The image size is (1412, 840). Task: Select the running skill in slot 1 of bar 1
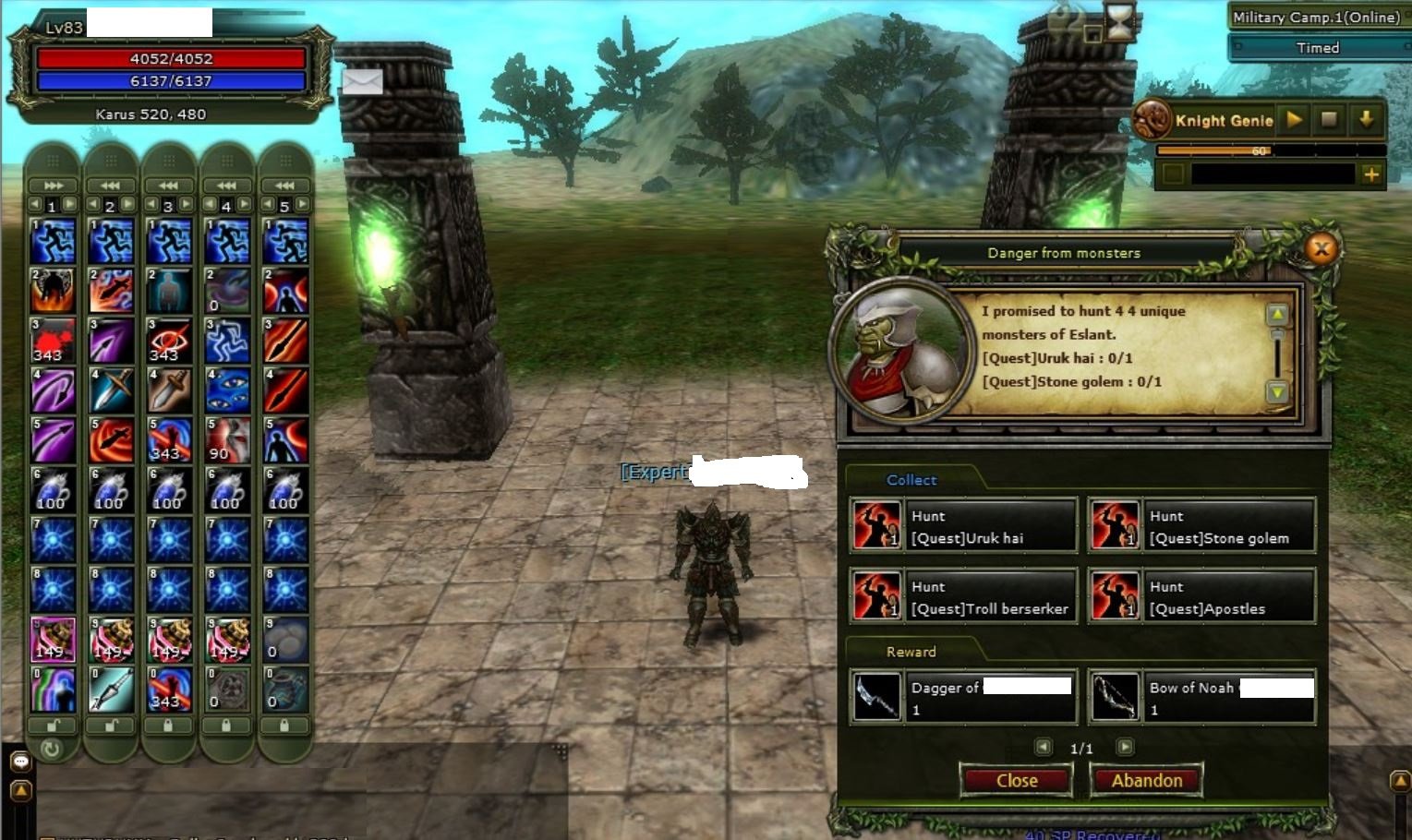(53, 241)
